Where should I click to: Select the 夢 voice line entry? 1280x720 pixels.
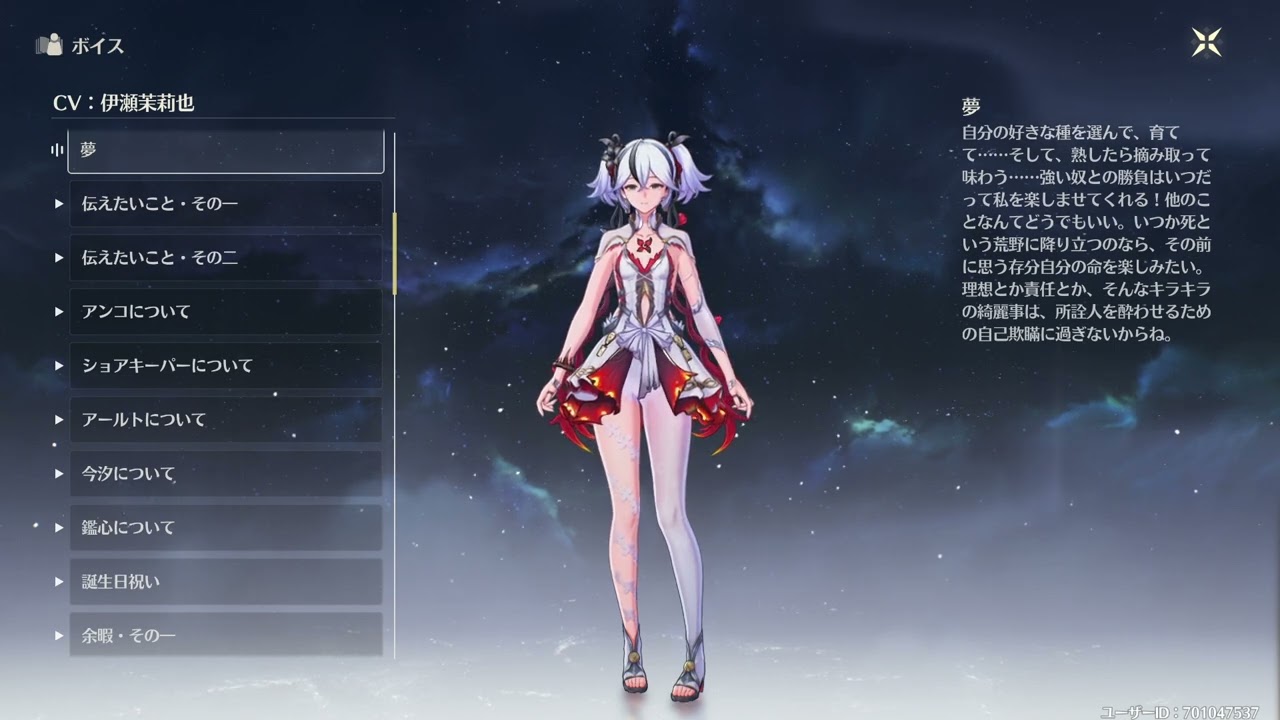225,151
